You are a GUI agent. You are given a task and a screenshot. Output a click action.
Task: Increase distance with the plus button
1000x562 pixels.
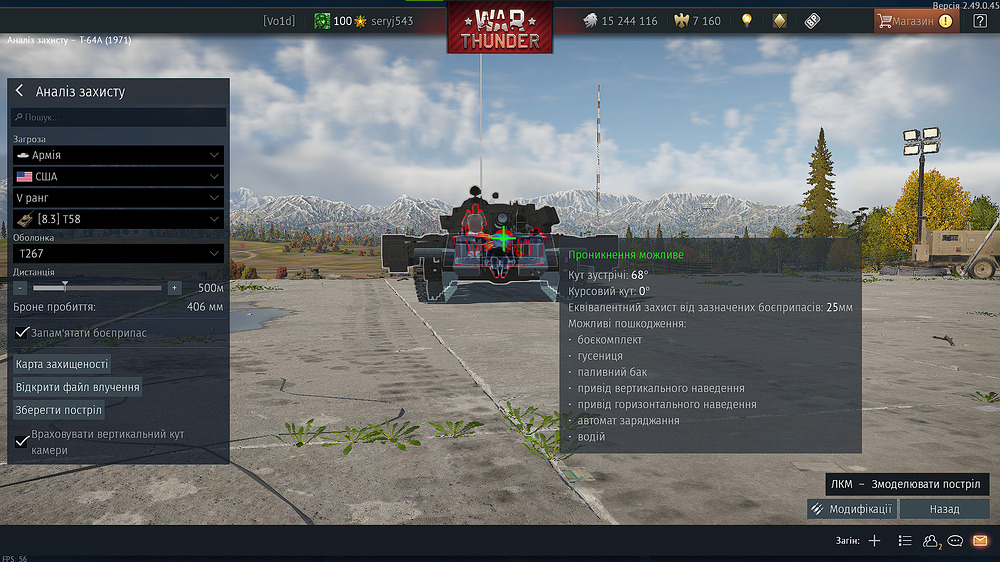174,288
